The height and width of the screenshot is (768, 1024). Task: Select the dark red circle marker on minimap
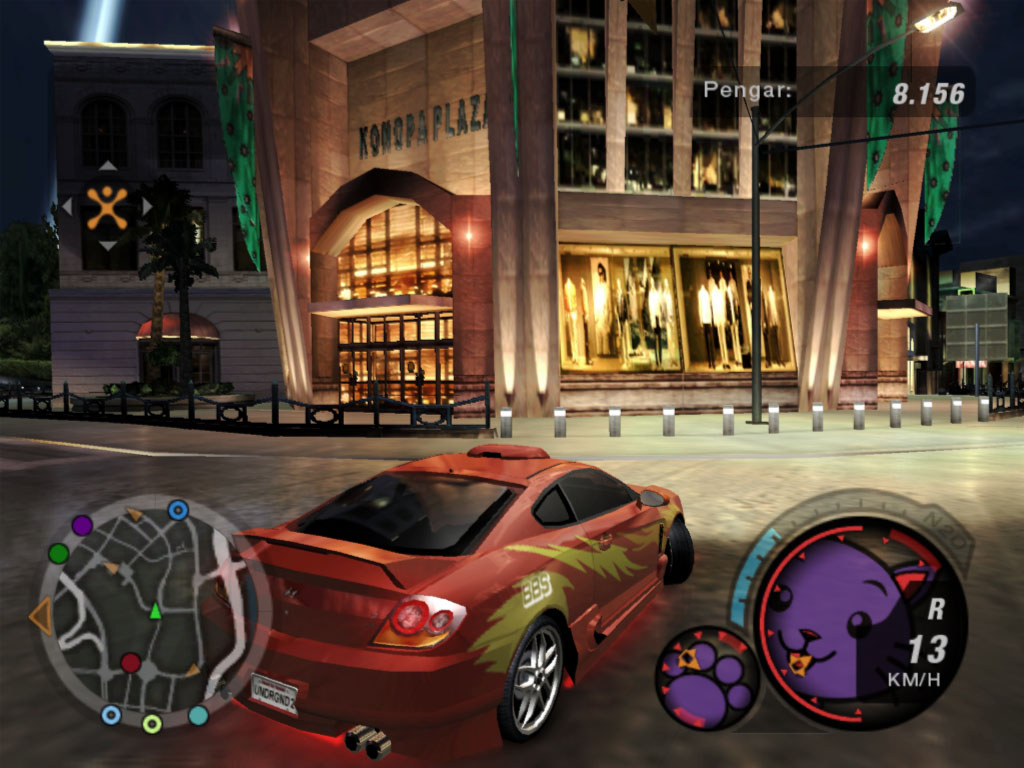pyautogui.click(x=131, y=662)
